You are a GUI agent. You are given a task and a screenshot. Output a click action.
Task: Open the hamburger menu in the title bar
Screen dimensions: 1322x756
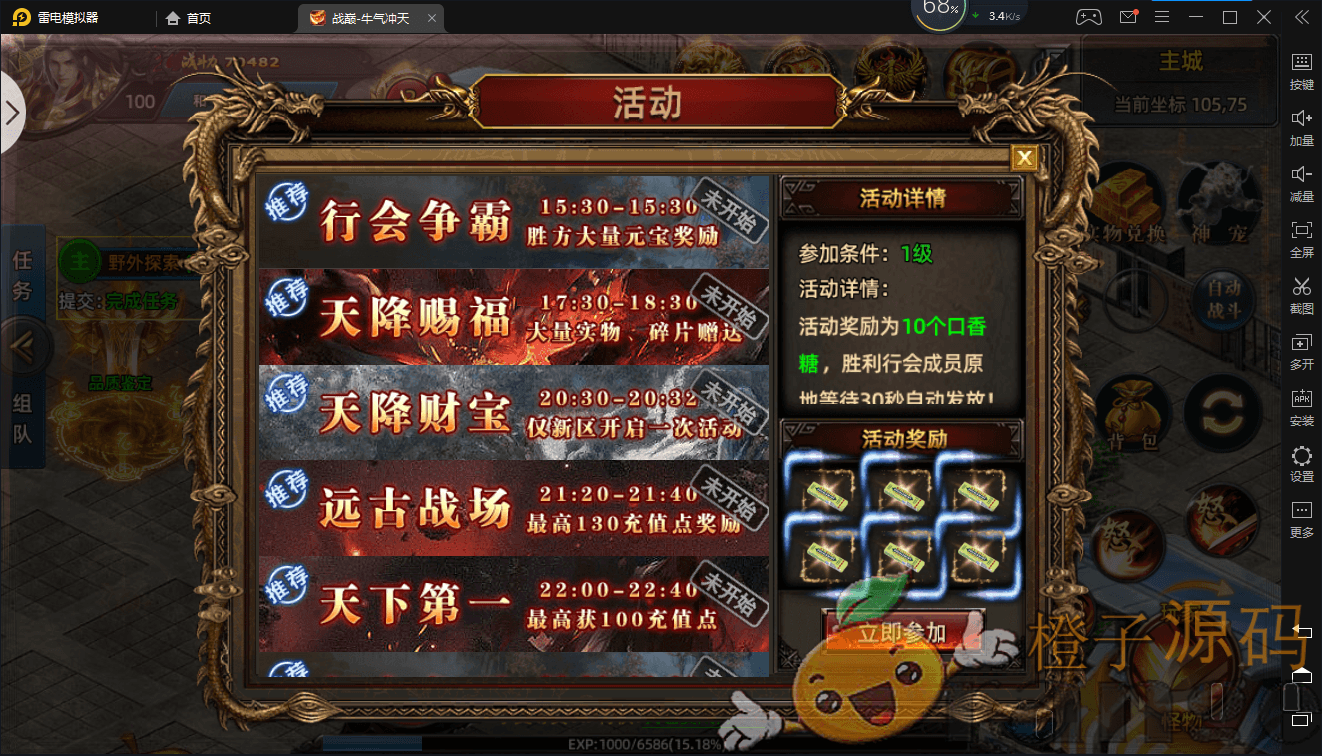tap(1163, 16)
